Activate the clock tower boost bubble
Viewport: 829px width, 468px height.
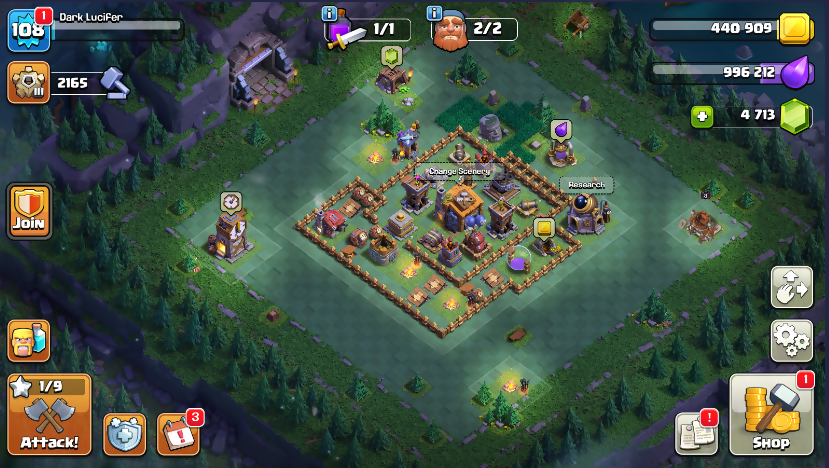(231, 201)
